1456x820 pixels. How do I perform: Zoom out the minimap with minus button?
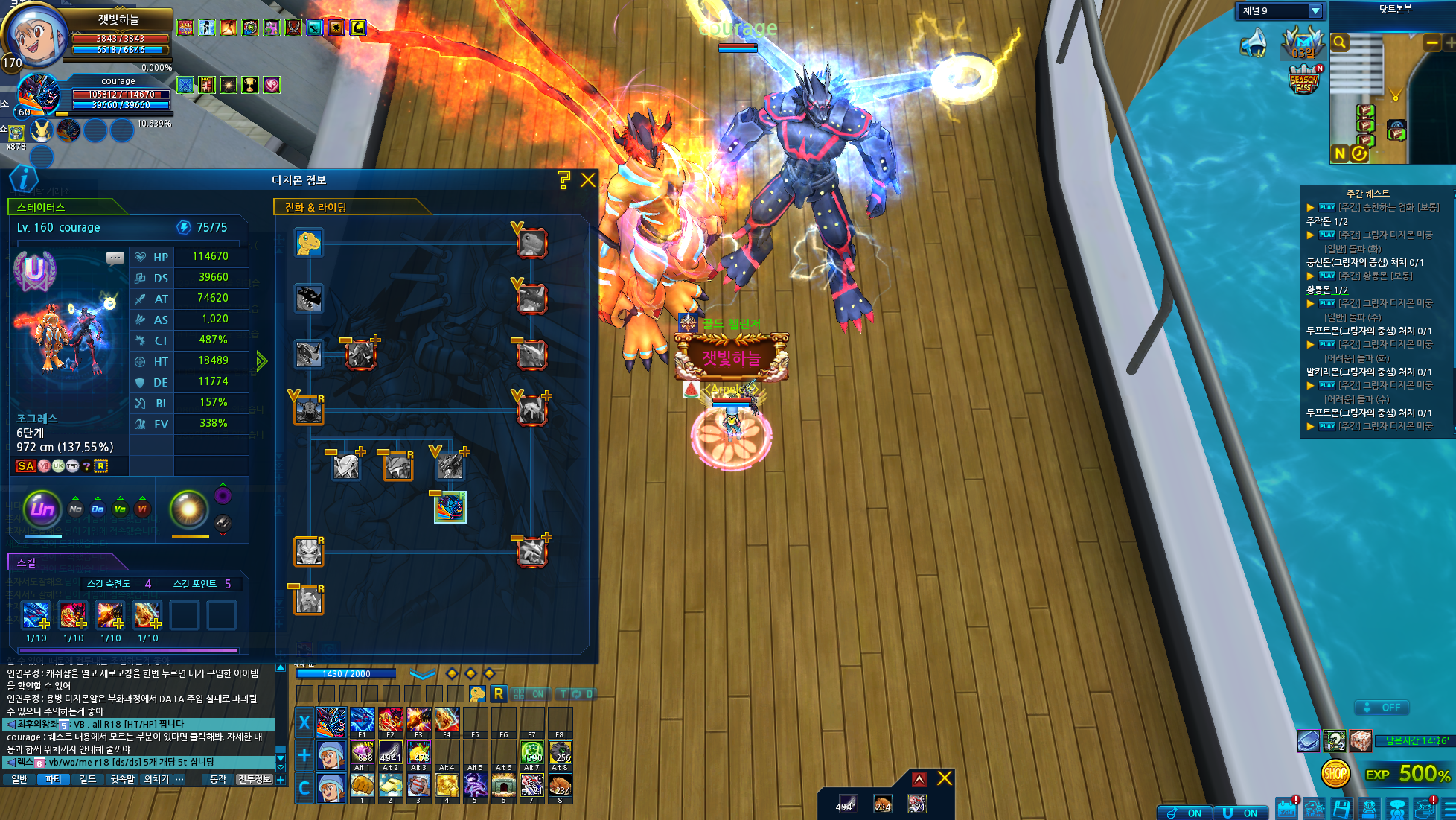pyautogui.click(x=1431, y=43)
